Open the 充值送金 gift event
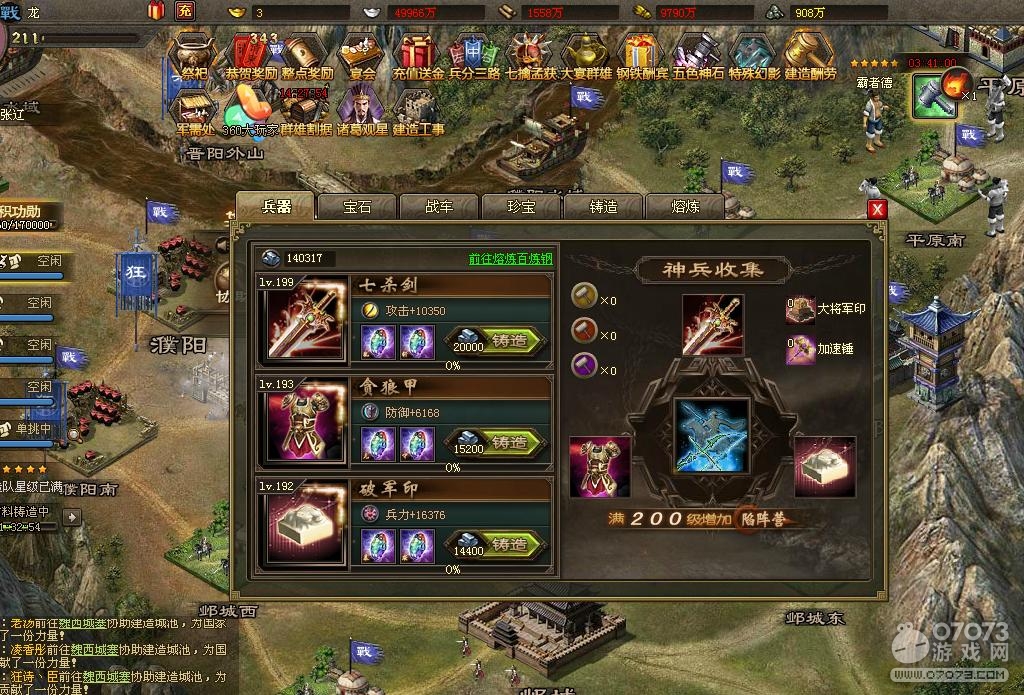The width and height of the screenshot is (1024, 695). (x=418, y=55)
